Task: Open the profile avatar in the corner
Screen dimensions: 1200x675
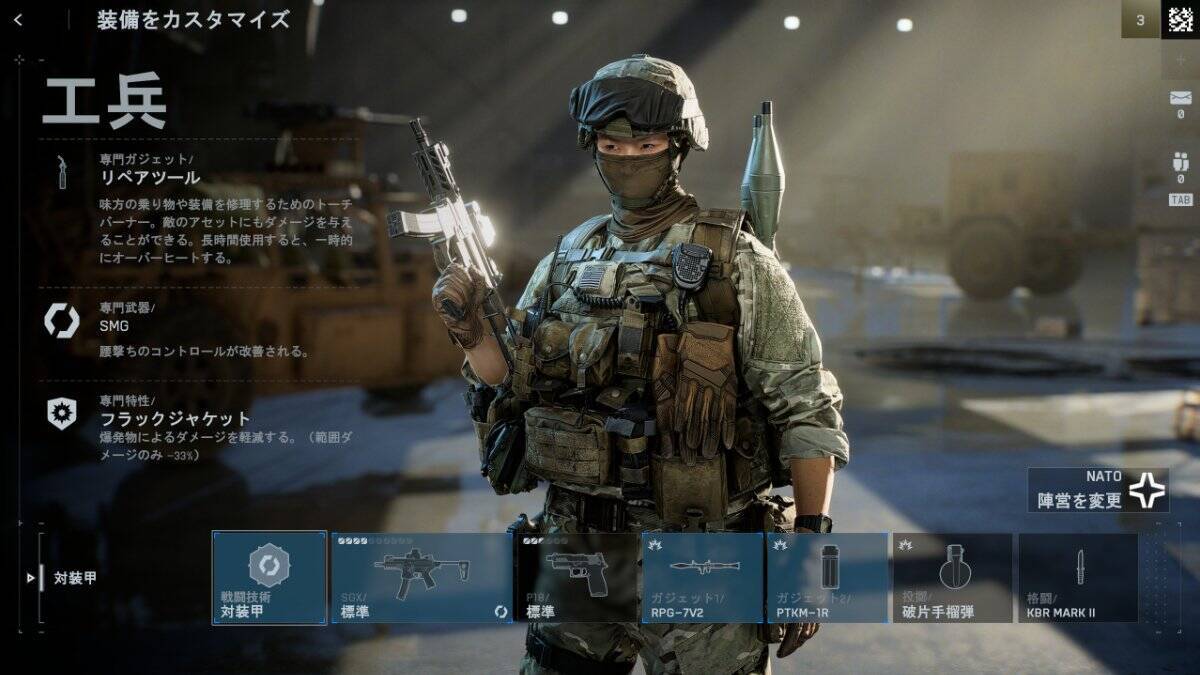Action: point(1180,19)
